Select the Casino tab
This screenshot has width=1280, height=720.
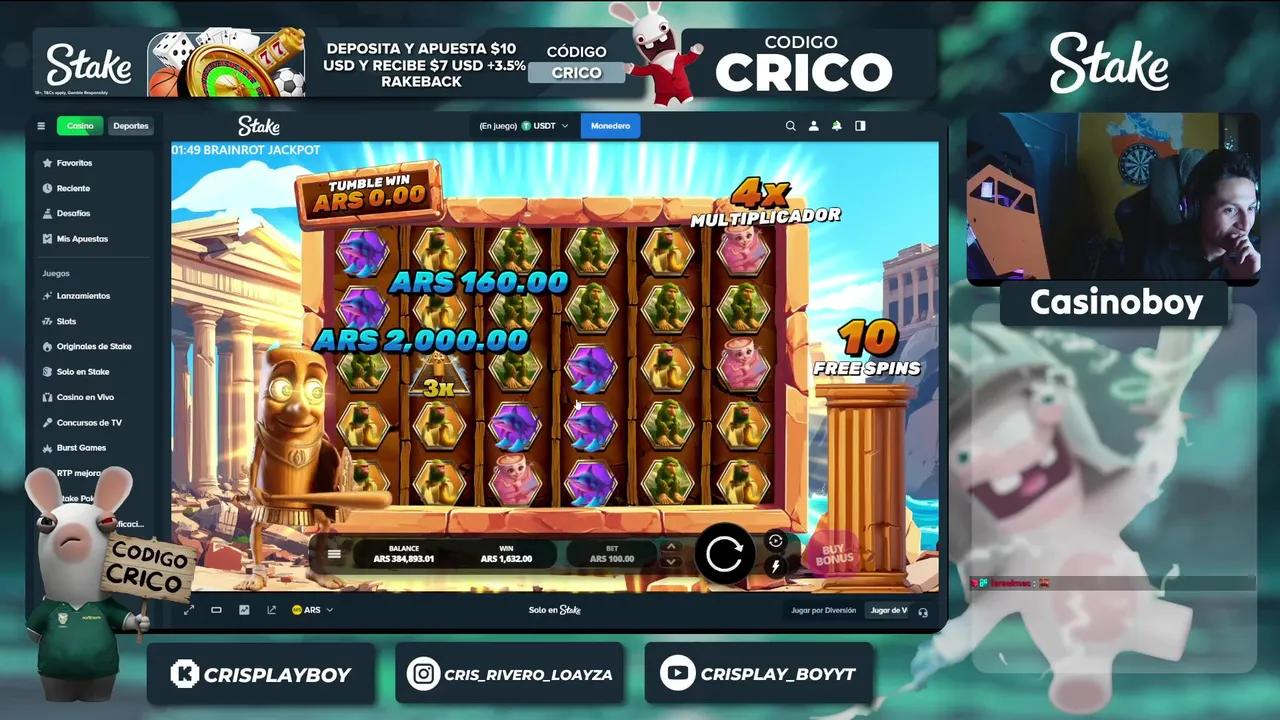tap(79, 126)
